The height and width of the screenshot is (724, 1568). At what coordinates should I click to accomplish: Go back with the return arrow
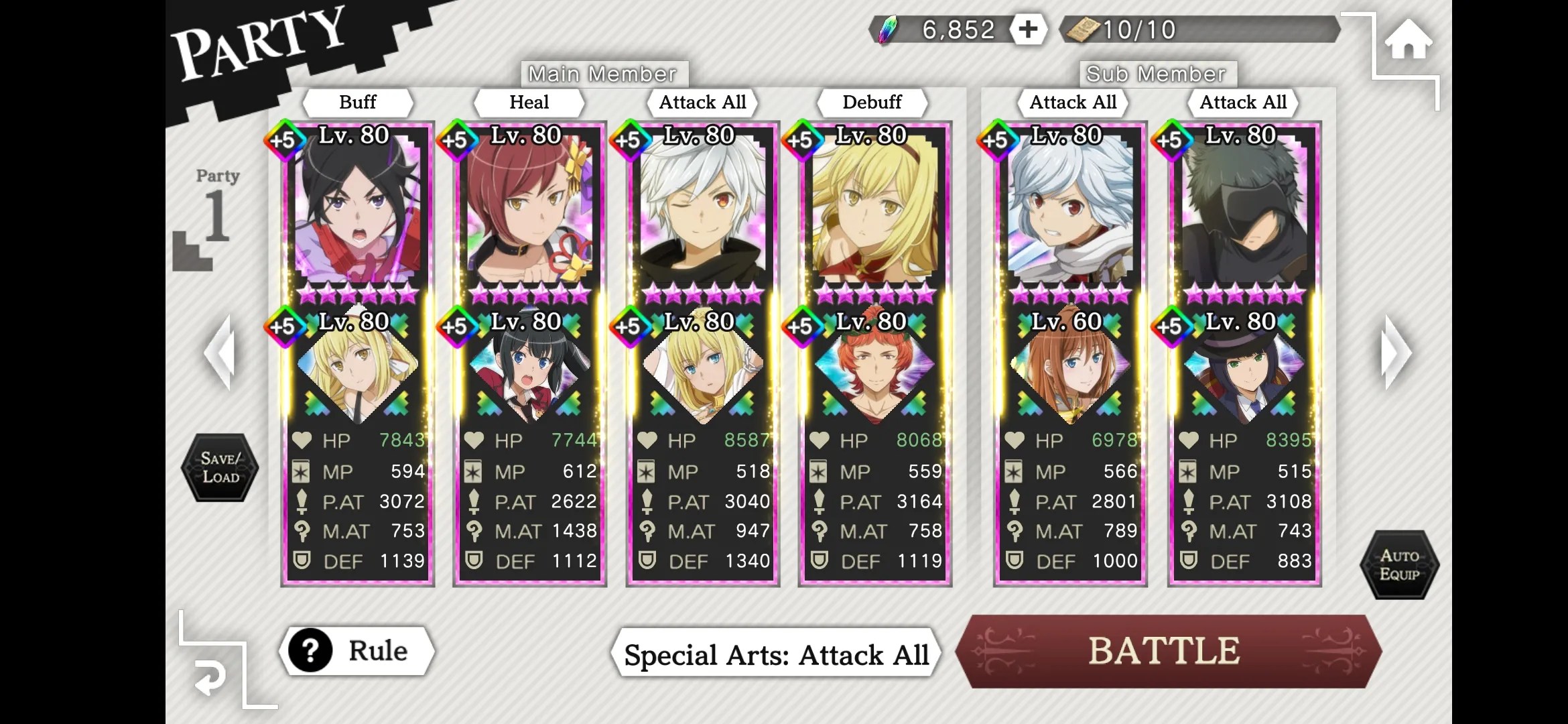tap(210, 678)
